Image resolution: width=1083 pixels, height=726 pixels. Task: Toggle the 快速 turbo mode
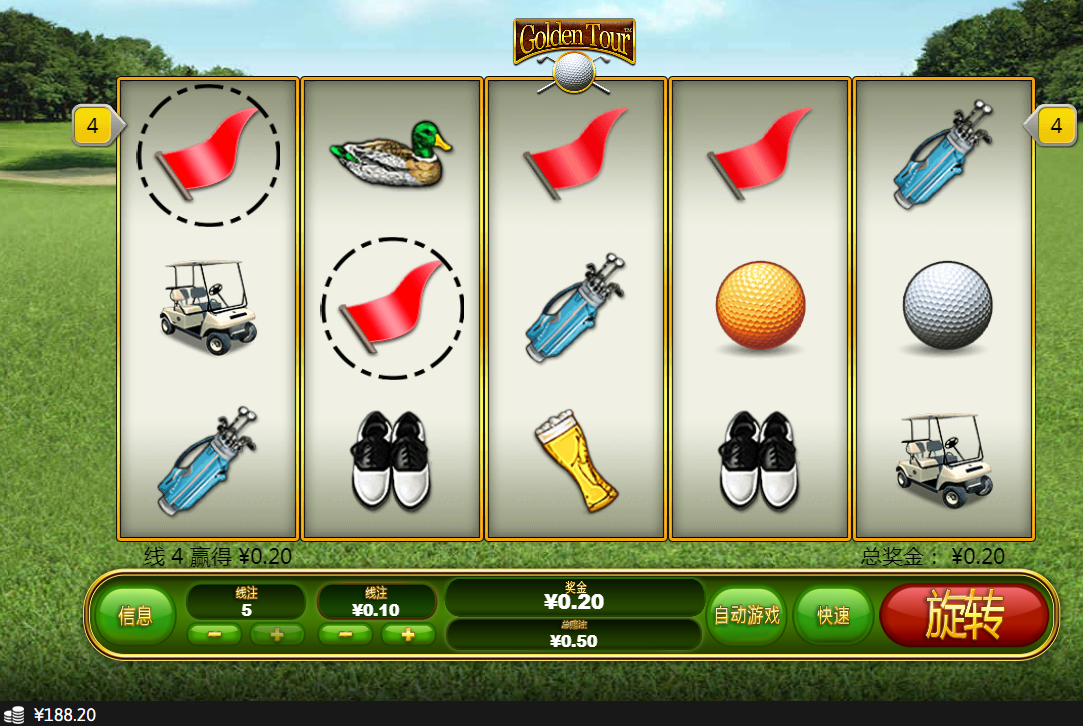click(833, 615)
